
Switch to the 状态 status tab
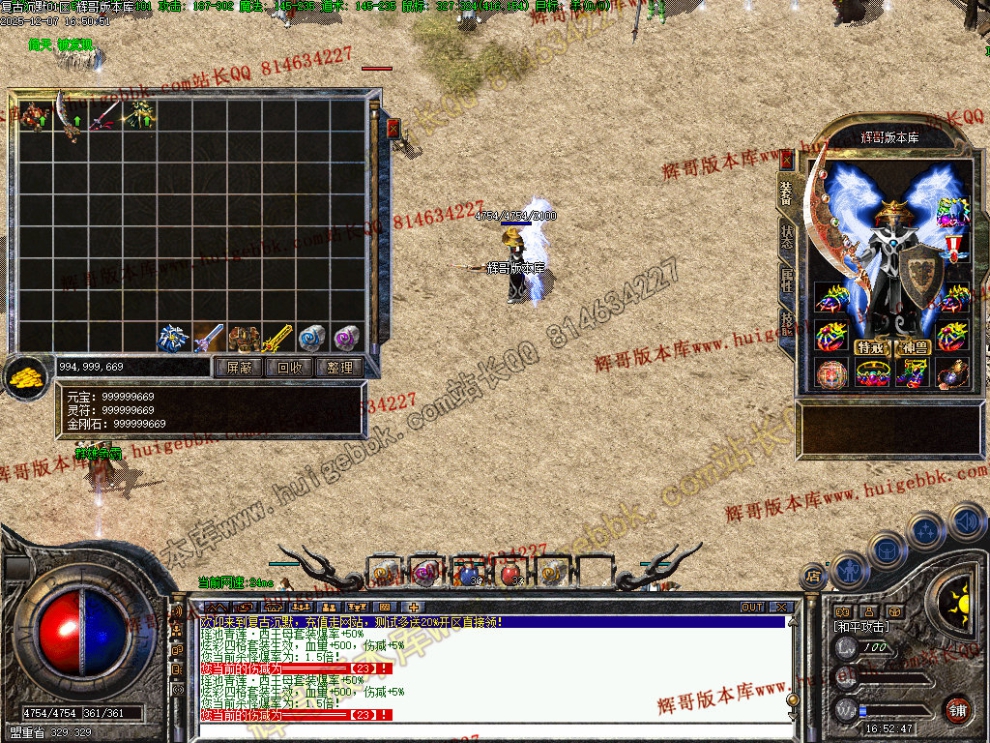click(x=787, y=236)
